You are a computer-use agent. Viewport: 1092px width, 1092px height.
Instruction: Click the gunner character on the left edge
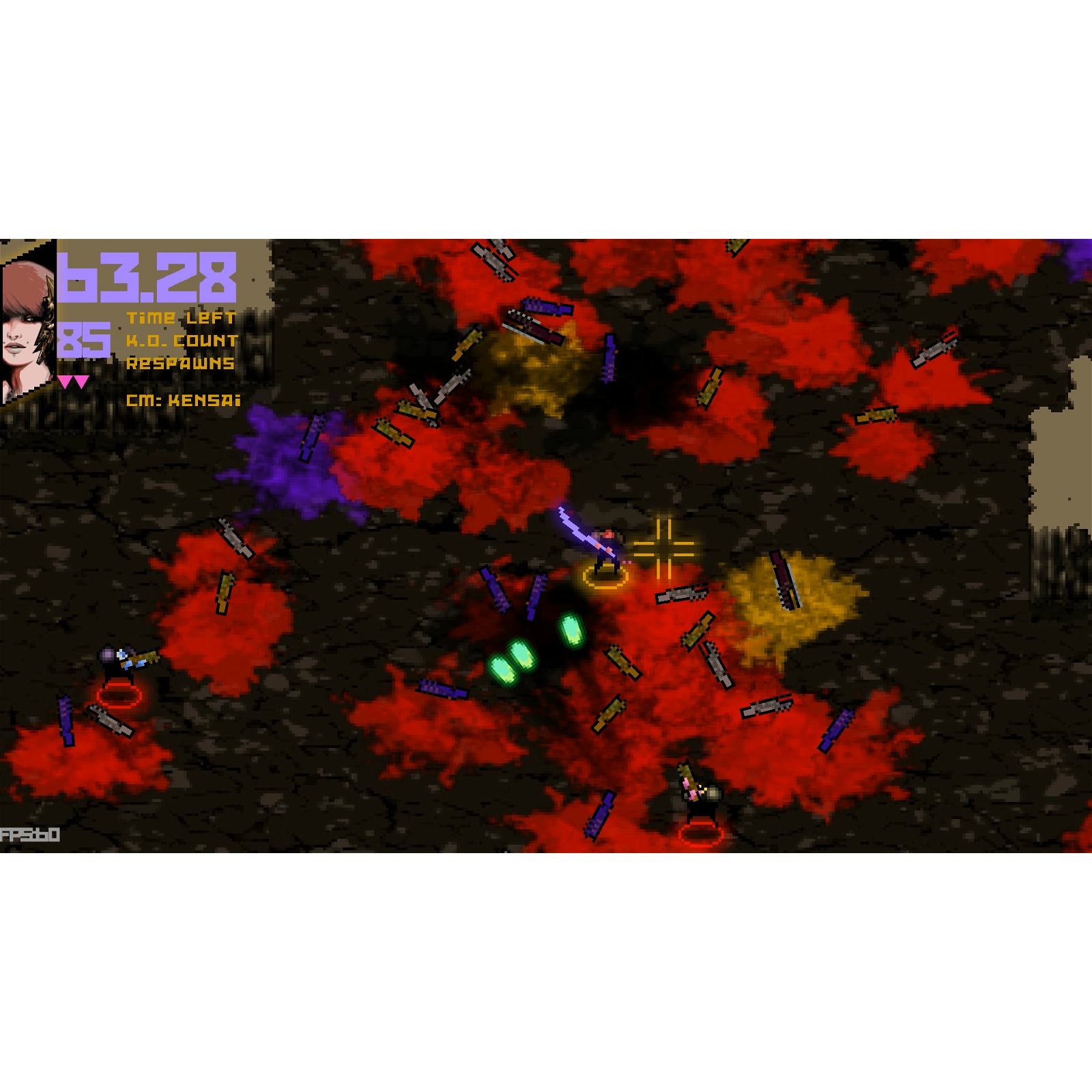tap(115, 660)
